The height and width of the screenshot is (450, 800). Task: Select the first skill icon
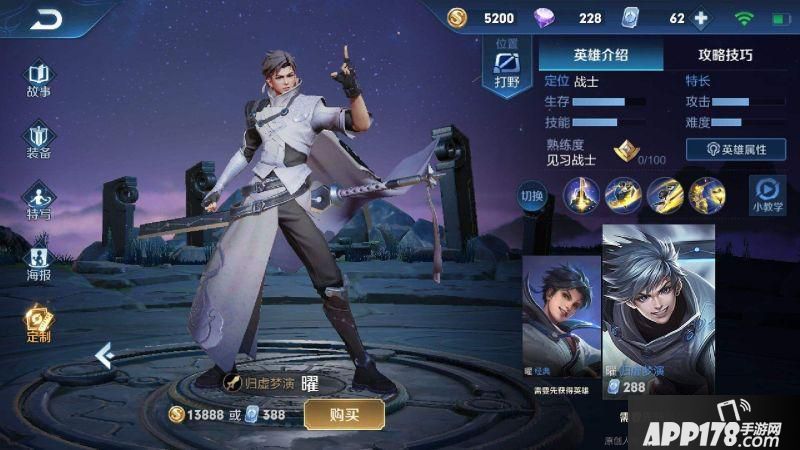click(582, 194)
